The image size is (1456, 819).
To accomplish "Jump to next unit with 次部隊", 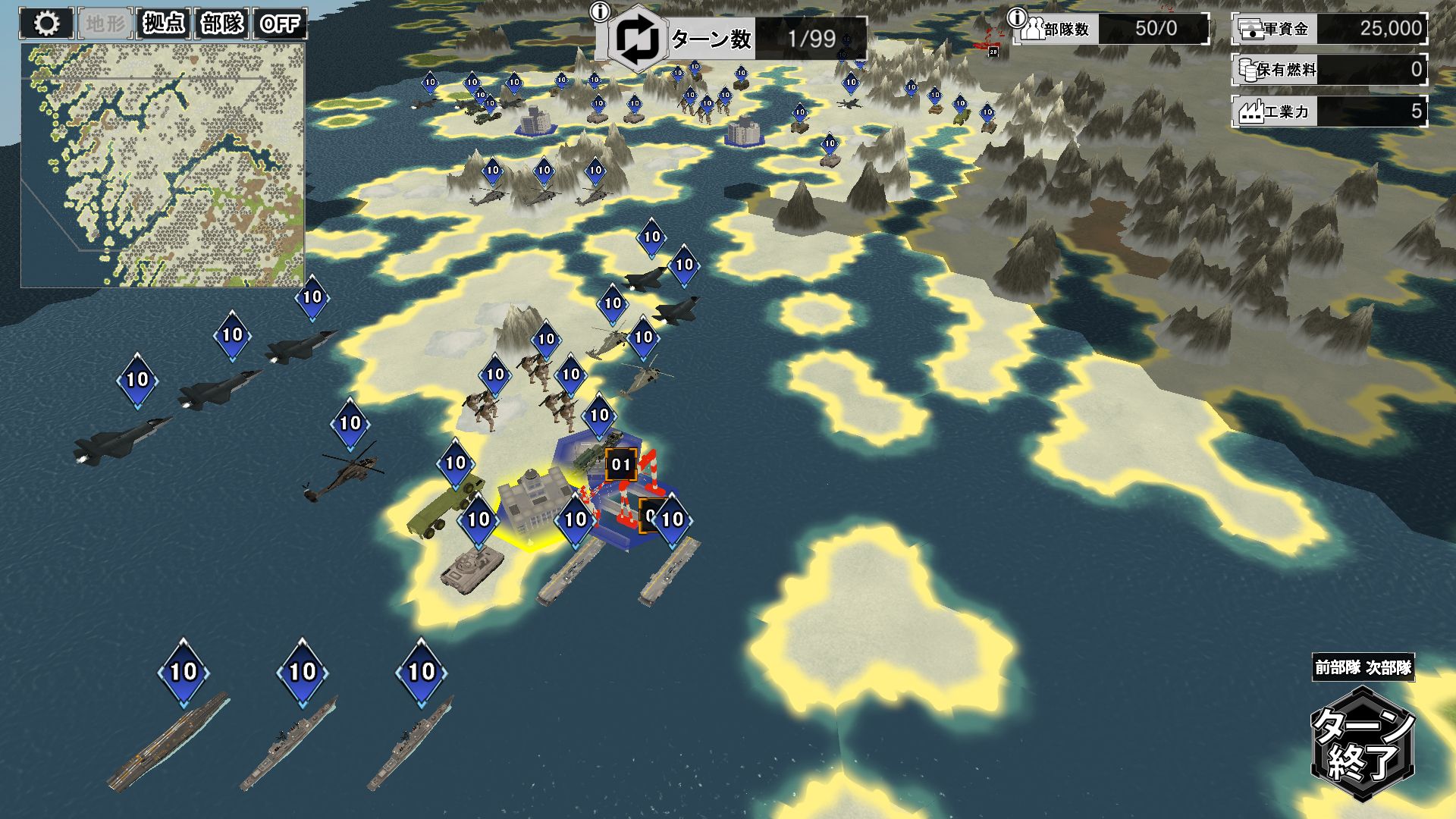I will [x=1389, y=668].
